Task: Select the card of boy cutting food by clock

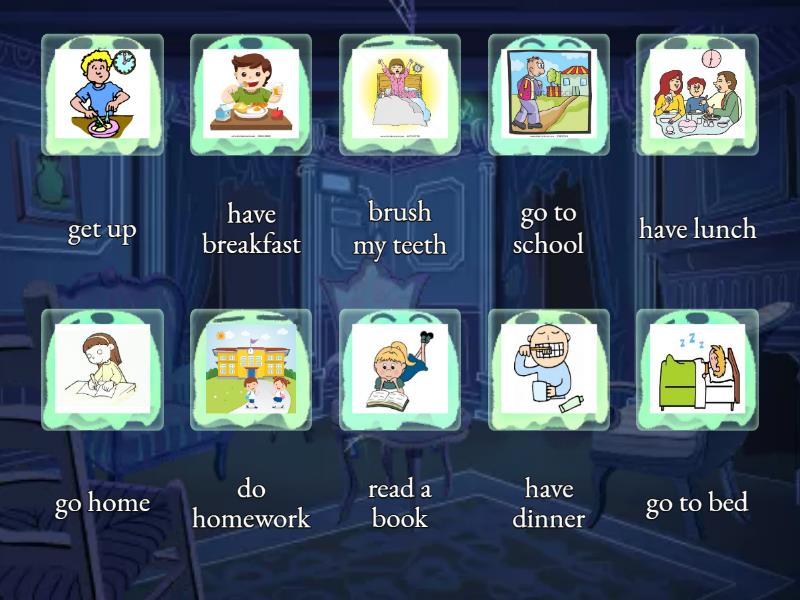Action: coord(102,94)
